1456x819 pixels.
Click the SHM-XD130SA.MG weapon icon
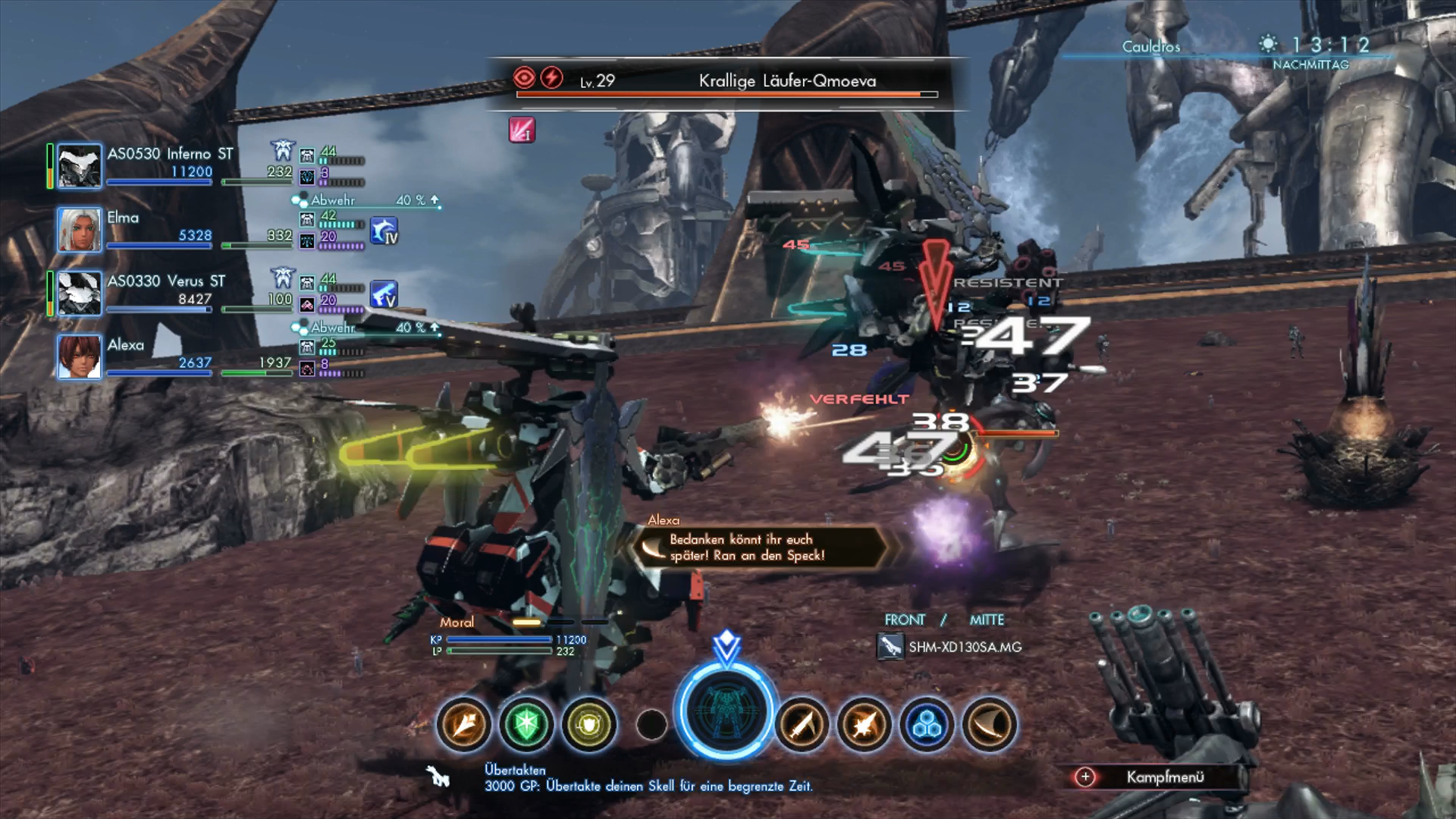click(x=890, y=647)
